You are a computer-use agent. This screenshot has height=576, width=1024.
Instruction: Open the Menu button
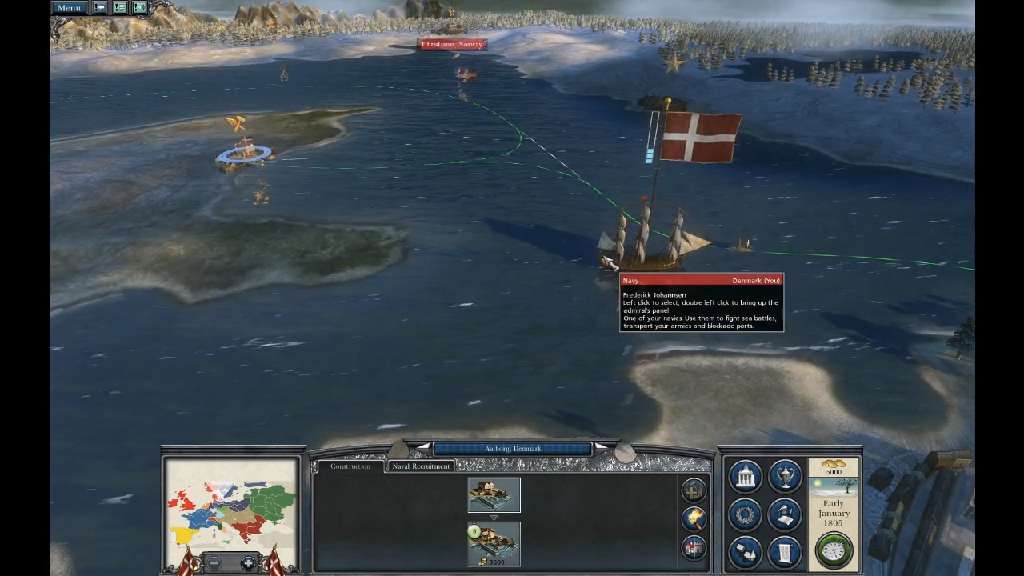[69, 7]
